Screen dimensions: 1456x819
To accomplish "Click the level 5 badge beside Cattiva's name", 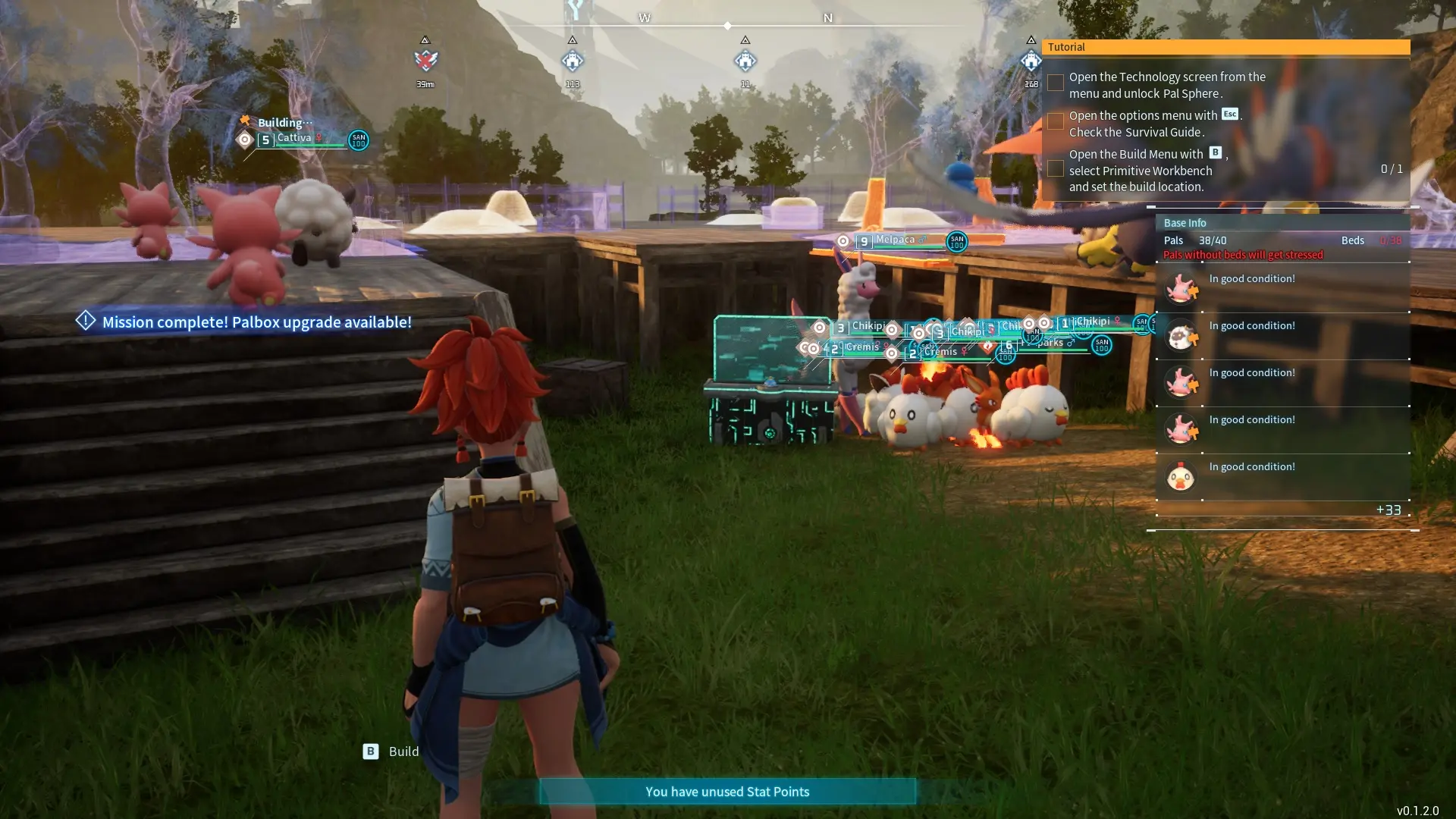I will [x=265, y=140].
